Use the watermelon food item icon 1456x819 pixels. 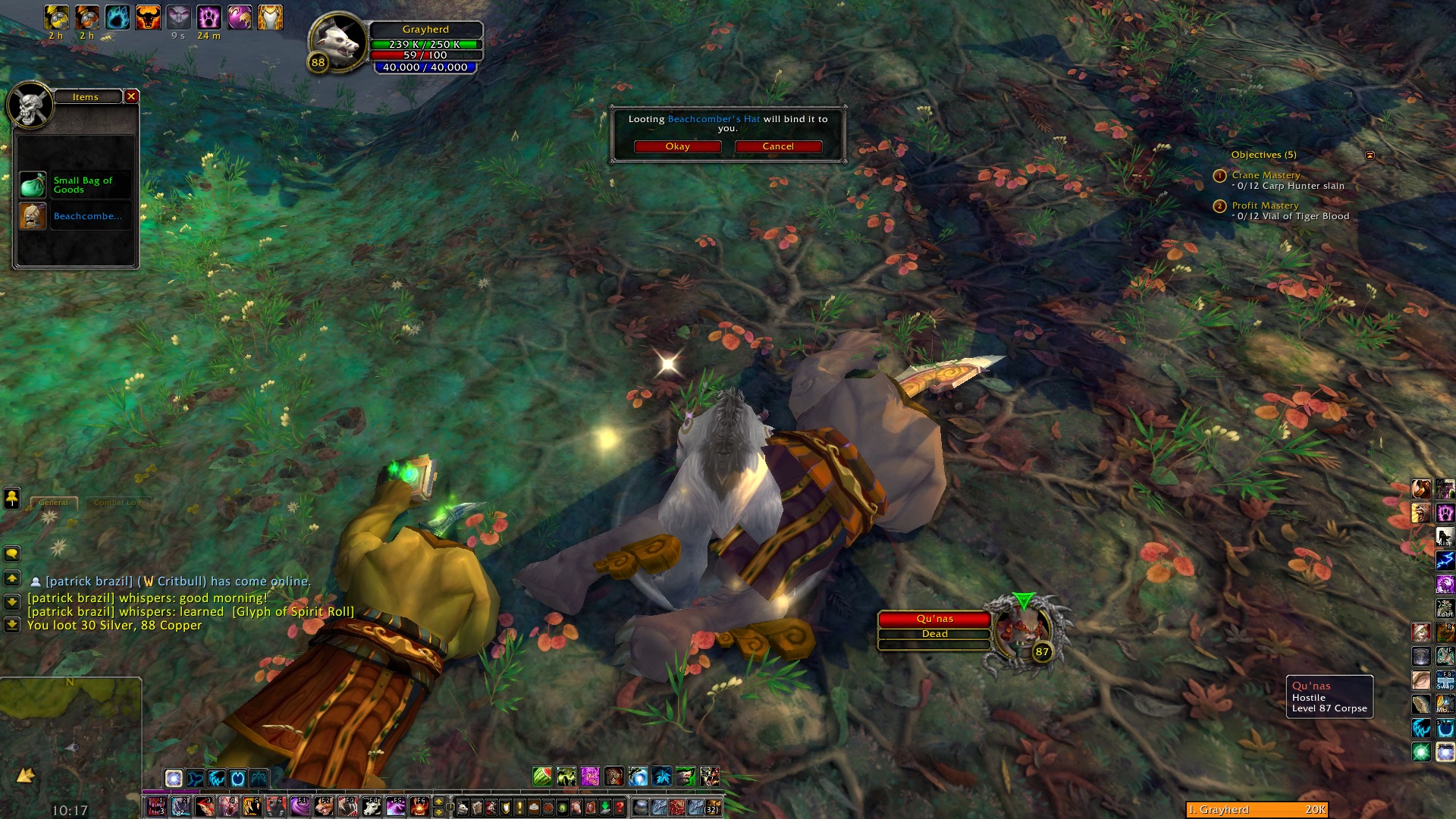tap(541, 777)
